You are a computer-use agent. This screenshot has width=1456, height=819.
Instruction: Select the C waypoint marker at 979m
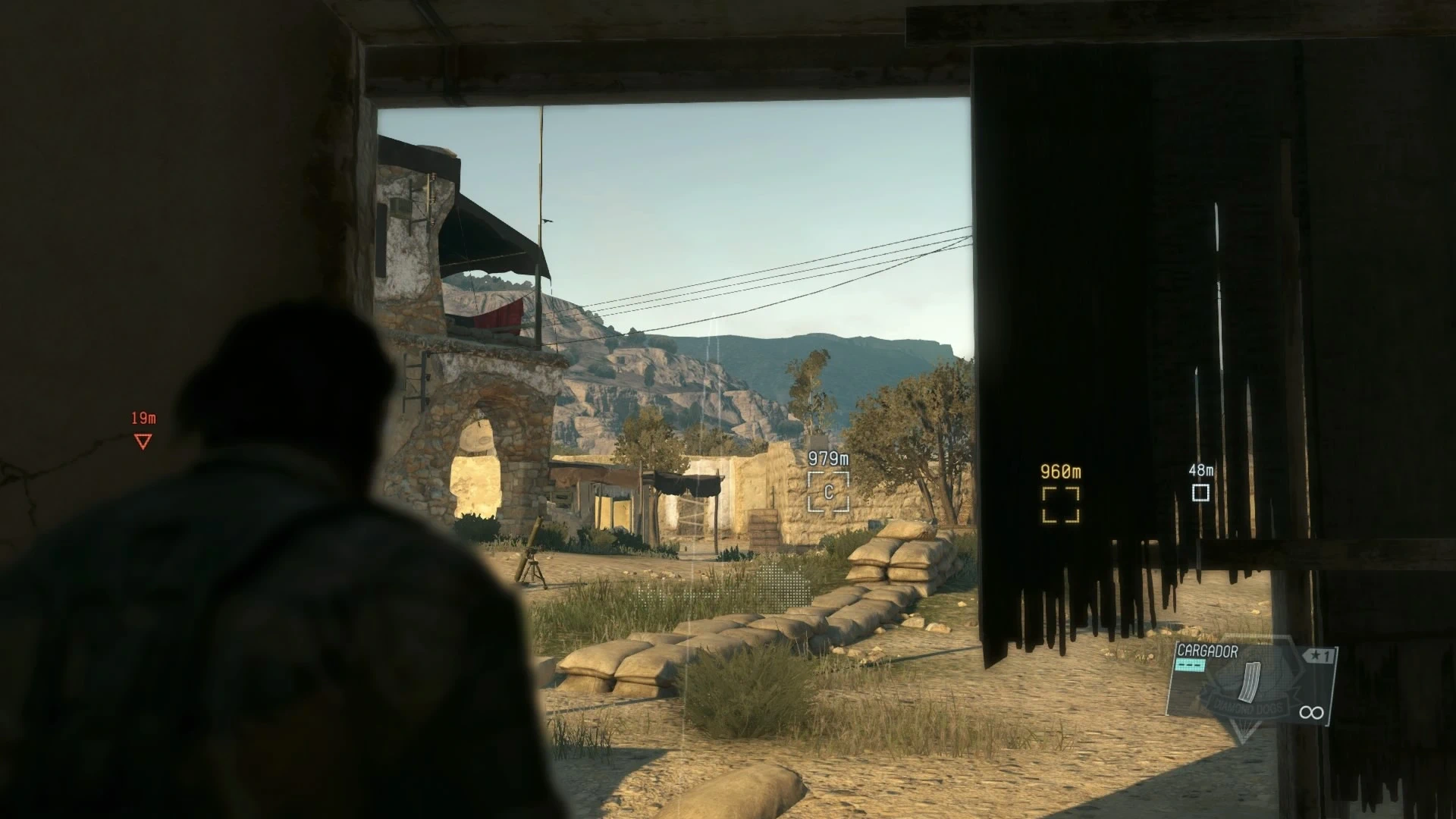point(828,492)
